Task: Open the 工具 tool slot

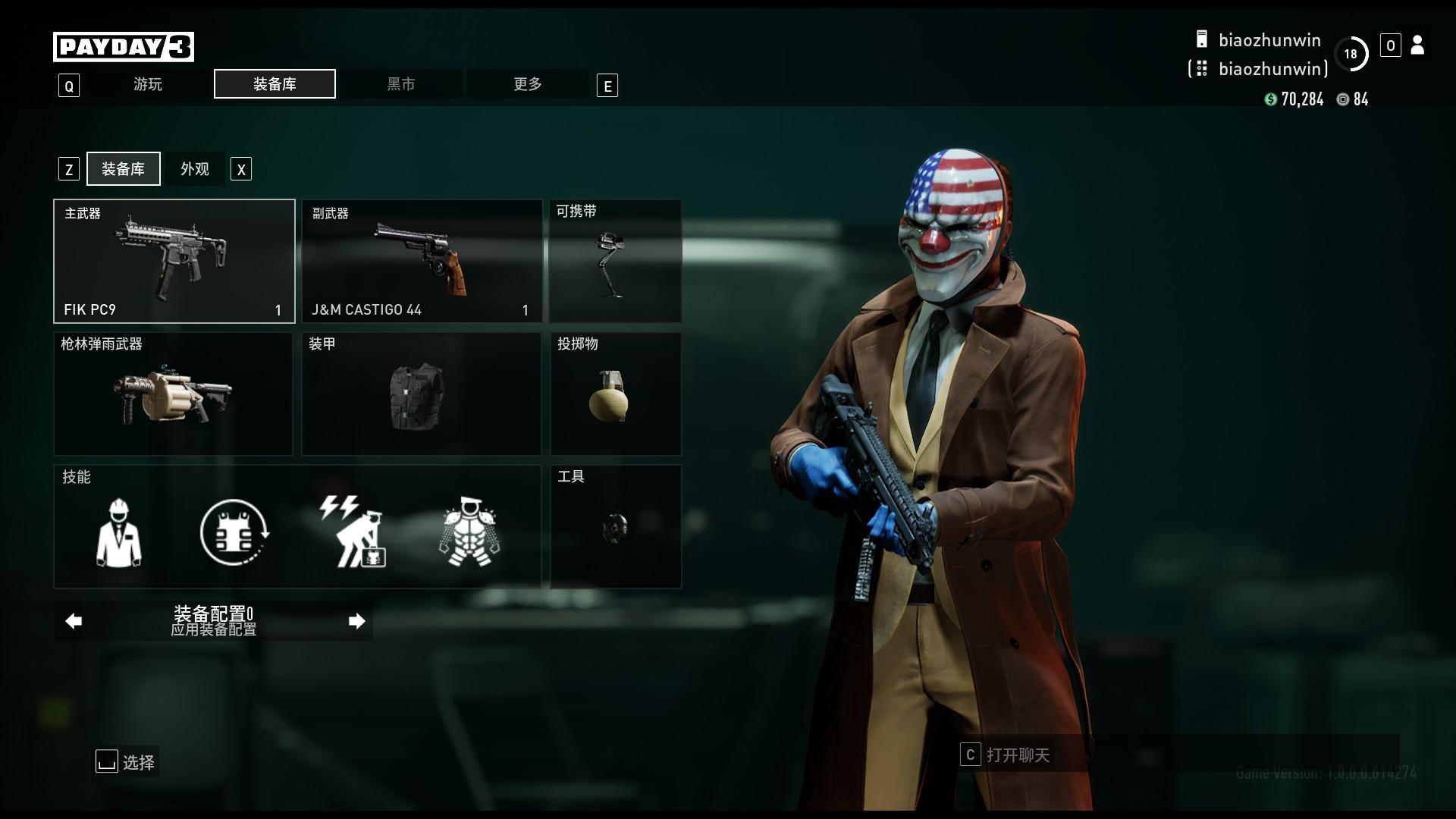Action: pyautogui.click(x=615, y=527)
